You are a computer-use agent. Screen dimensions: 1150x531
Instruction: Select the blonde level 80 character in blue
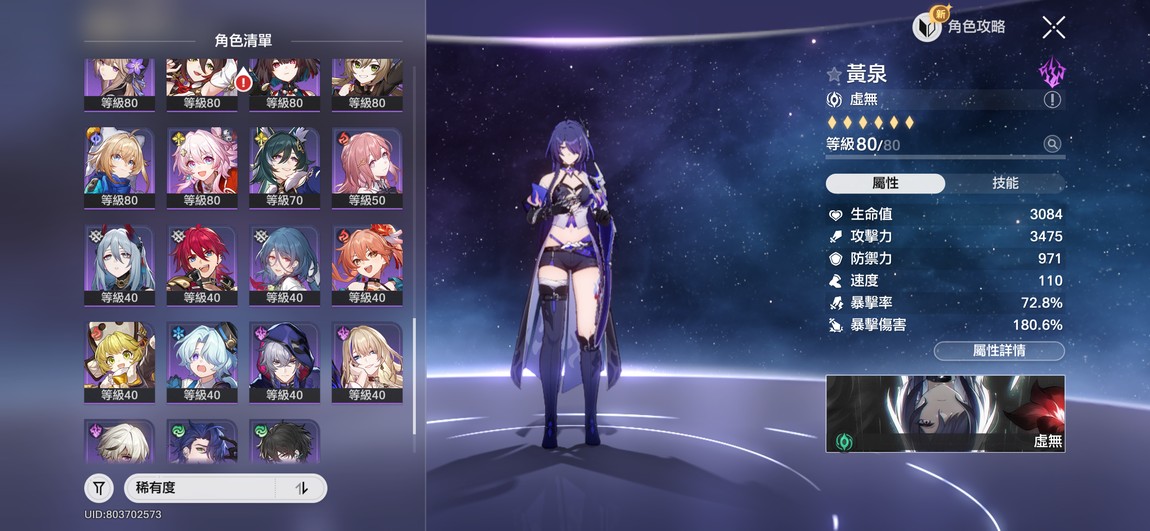pos(120,166)
